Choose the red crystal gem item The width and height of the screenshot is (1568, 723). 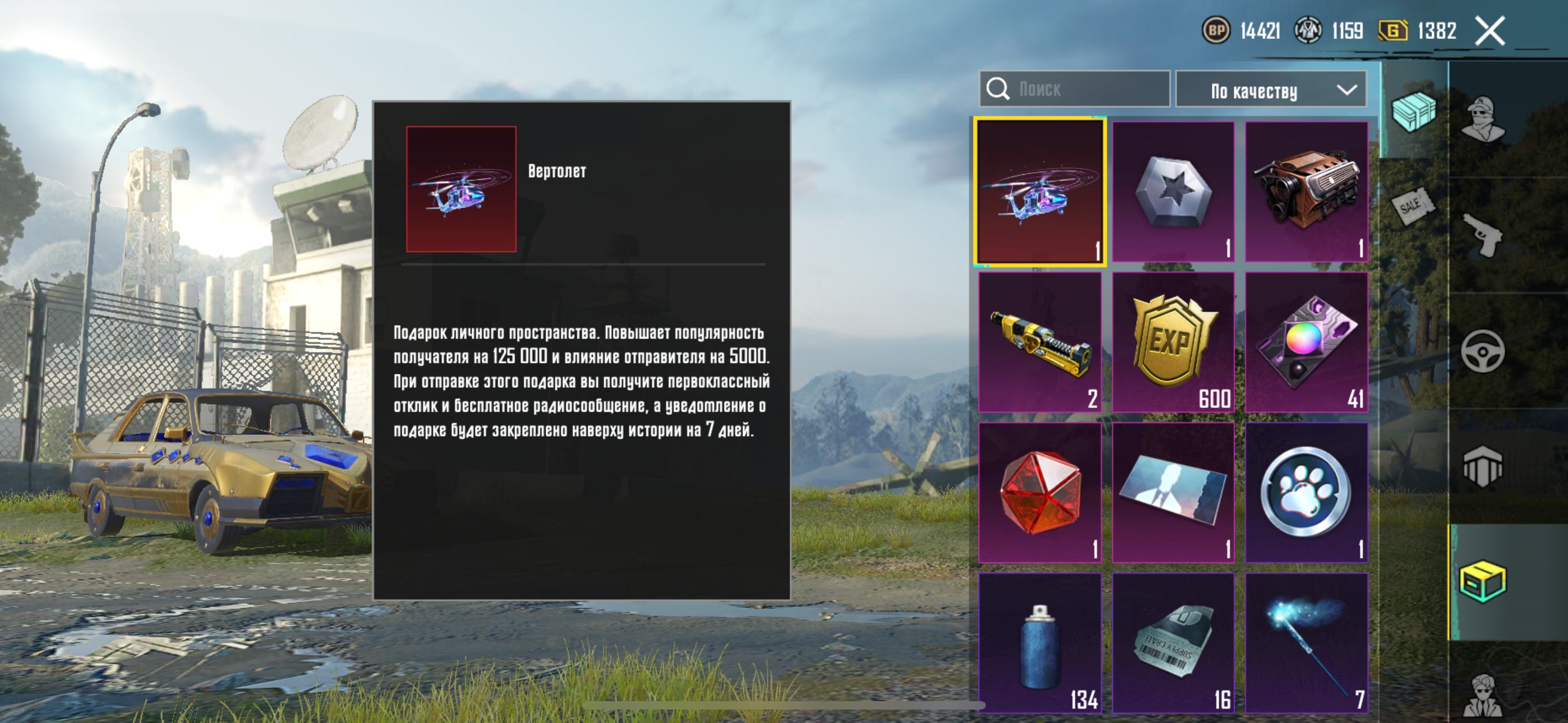[x=1040, y=493]
